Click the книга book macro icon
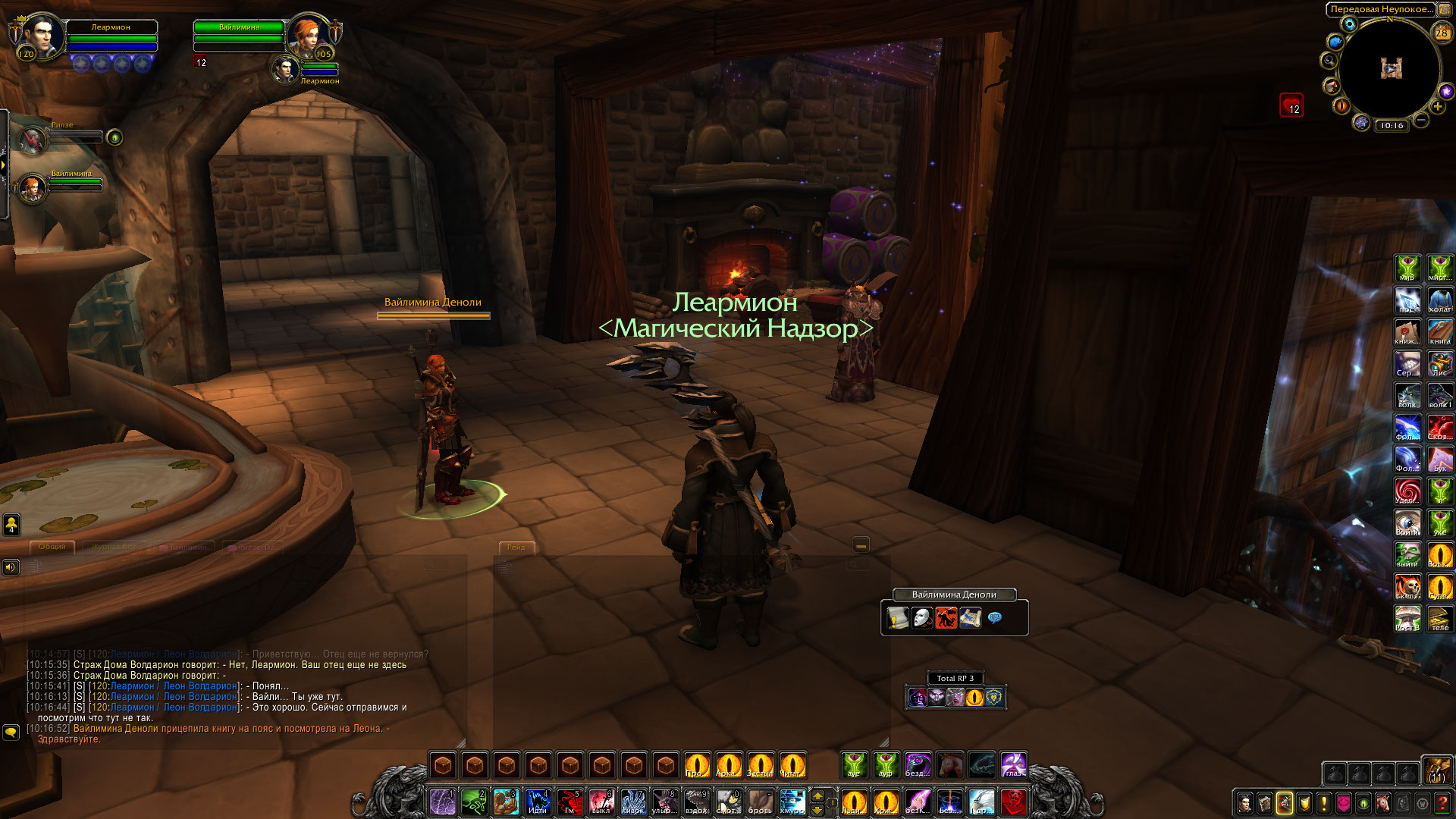 coord(1440,332)
